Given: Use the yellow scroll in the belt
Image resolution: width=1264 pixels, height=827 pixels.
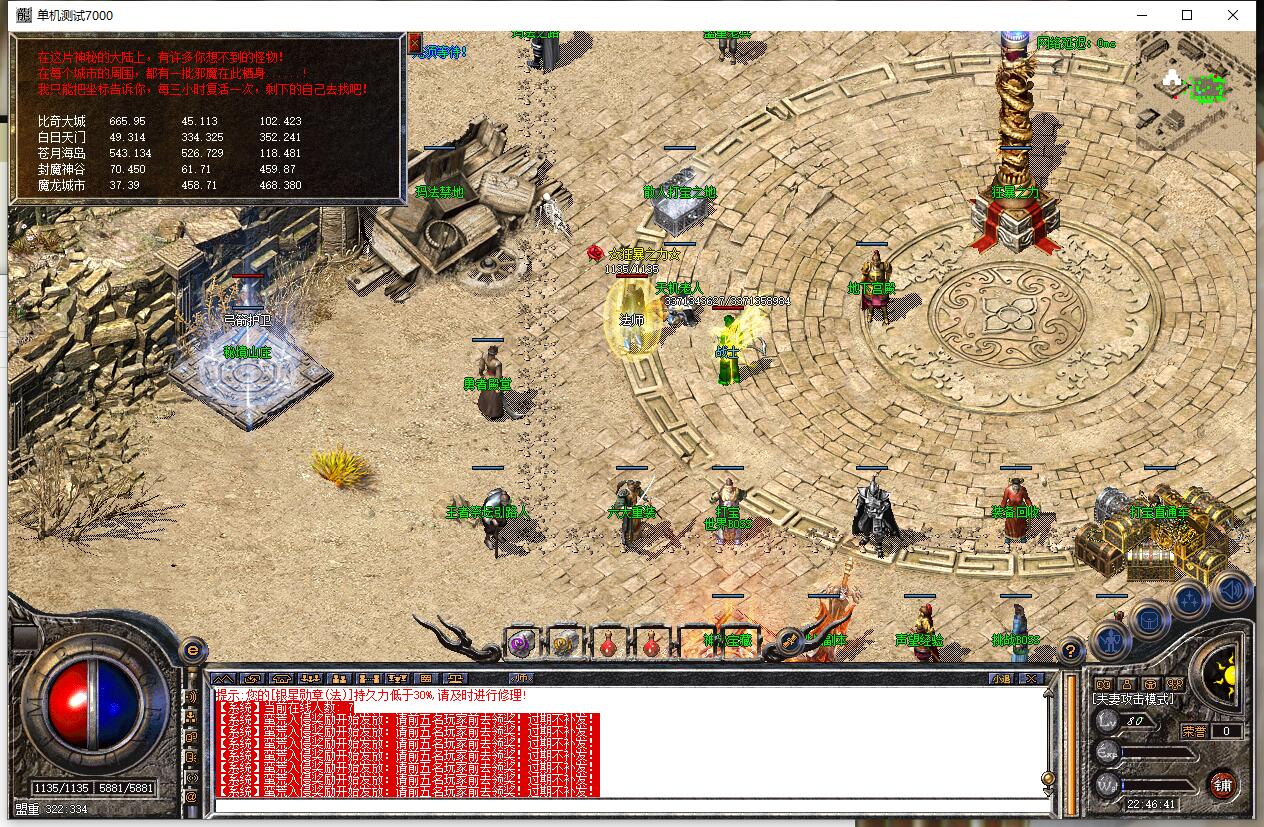Looking at the screenshot, I should [x=564, y=644].
